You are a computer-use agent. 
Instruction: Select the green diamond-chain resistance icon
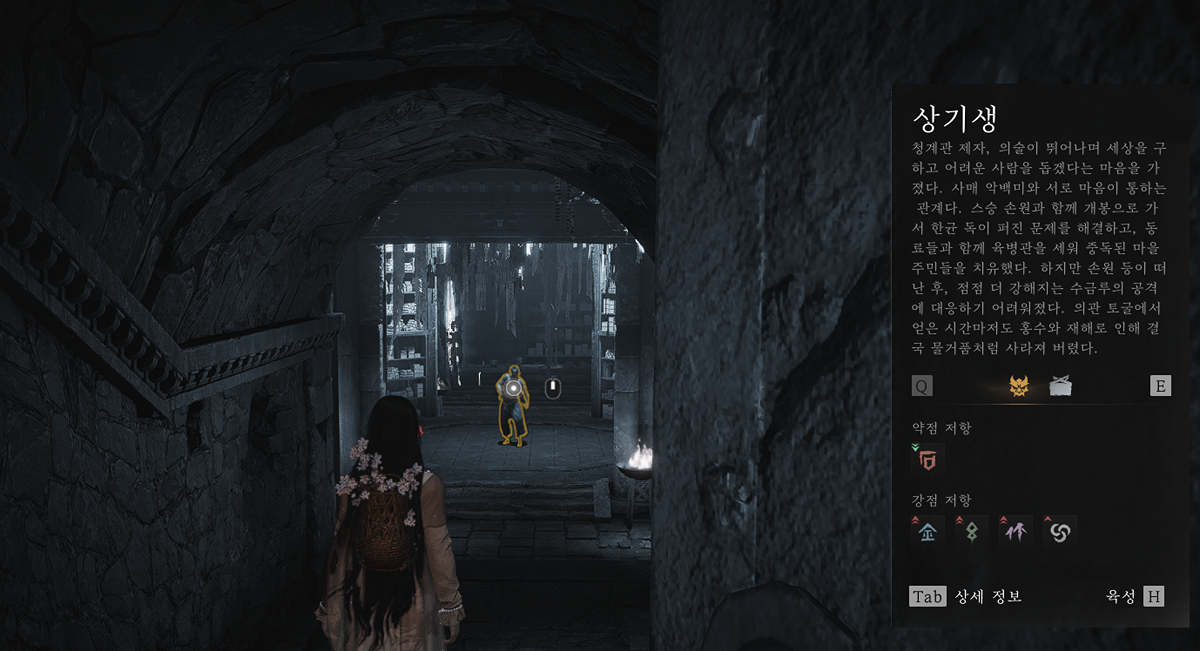[973, 531]
